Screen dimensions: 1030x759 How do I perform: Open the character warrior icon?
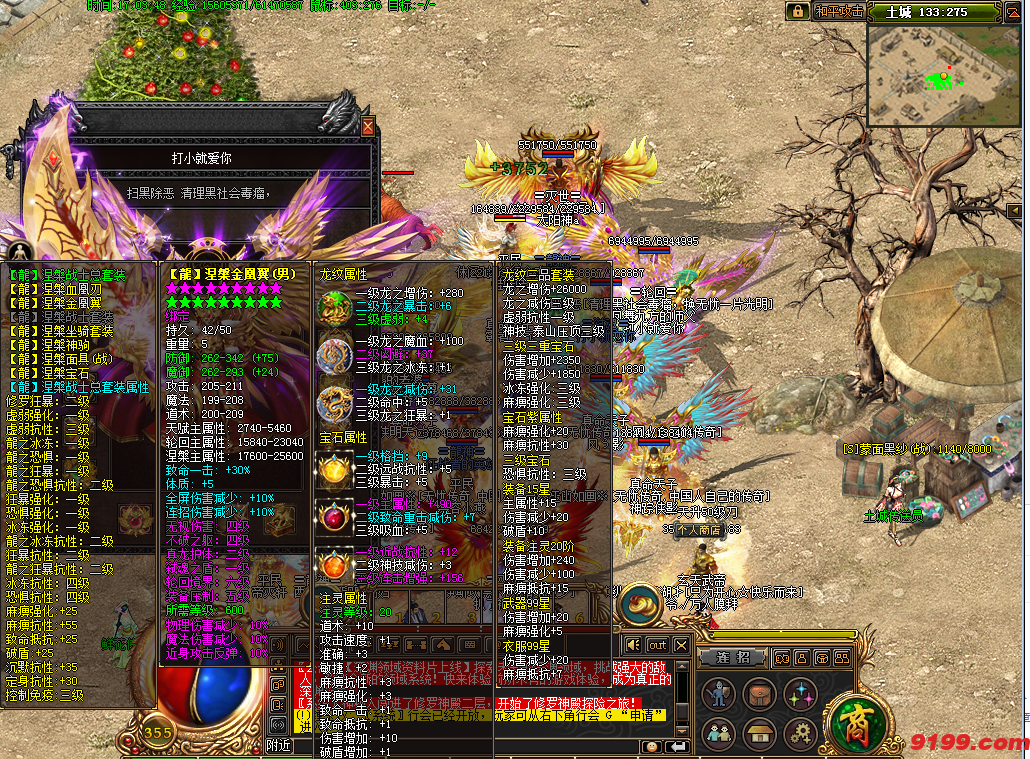click(x=717, y=693)
